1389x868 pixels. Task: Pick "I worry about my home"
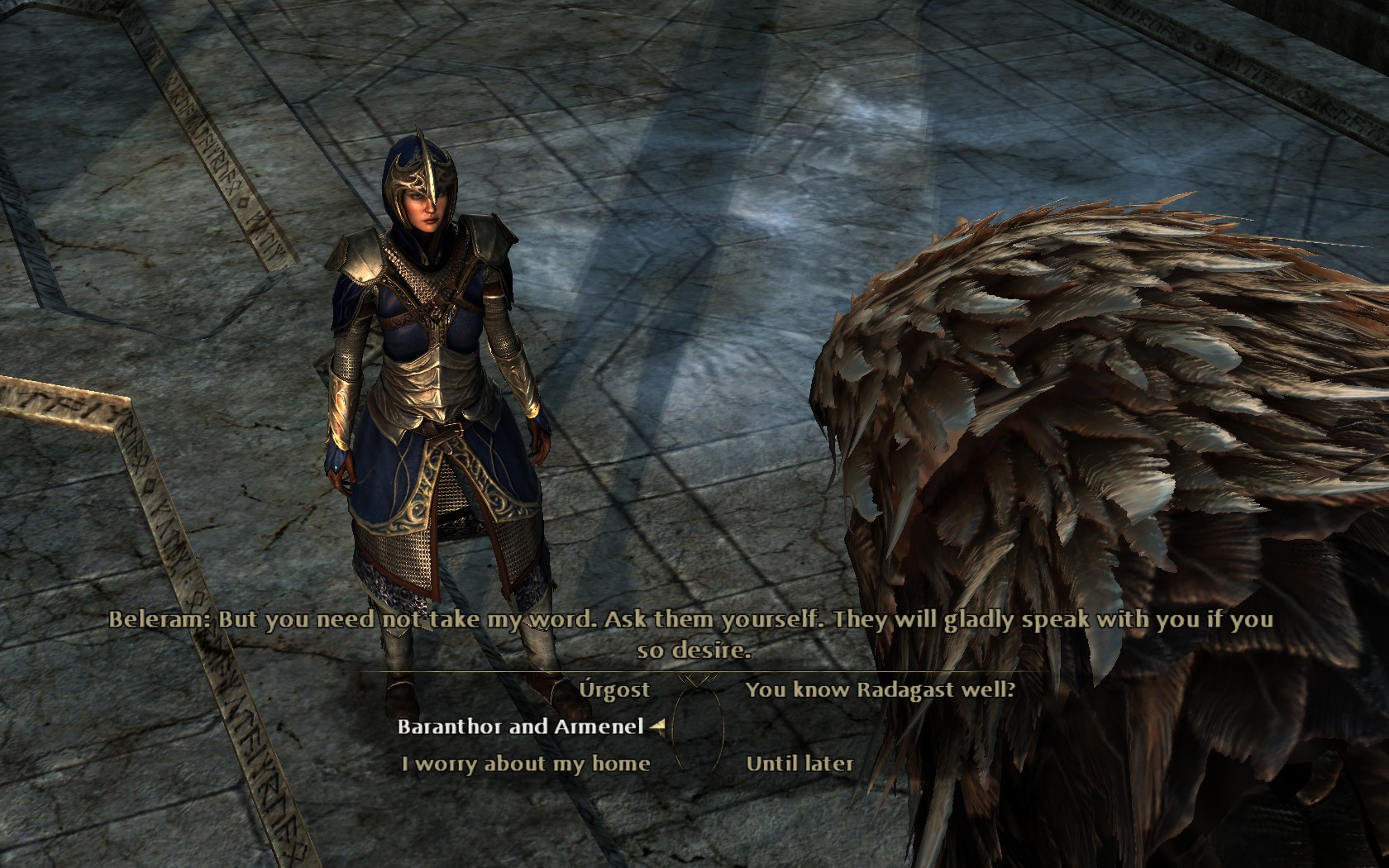(526, 764)
